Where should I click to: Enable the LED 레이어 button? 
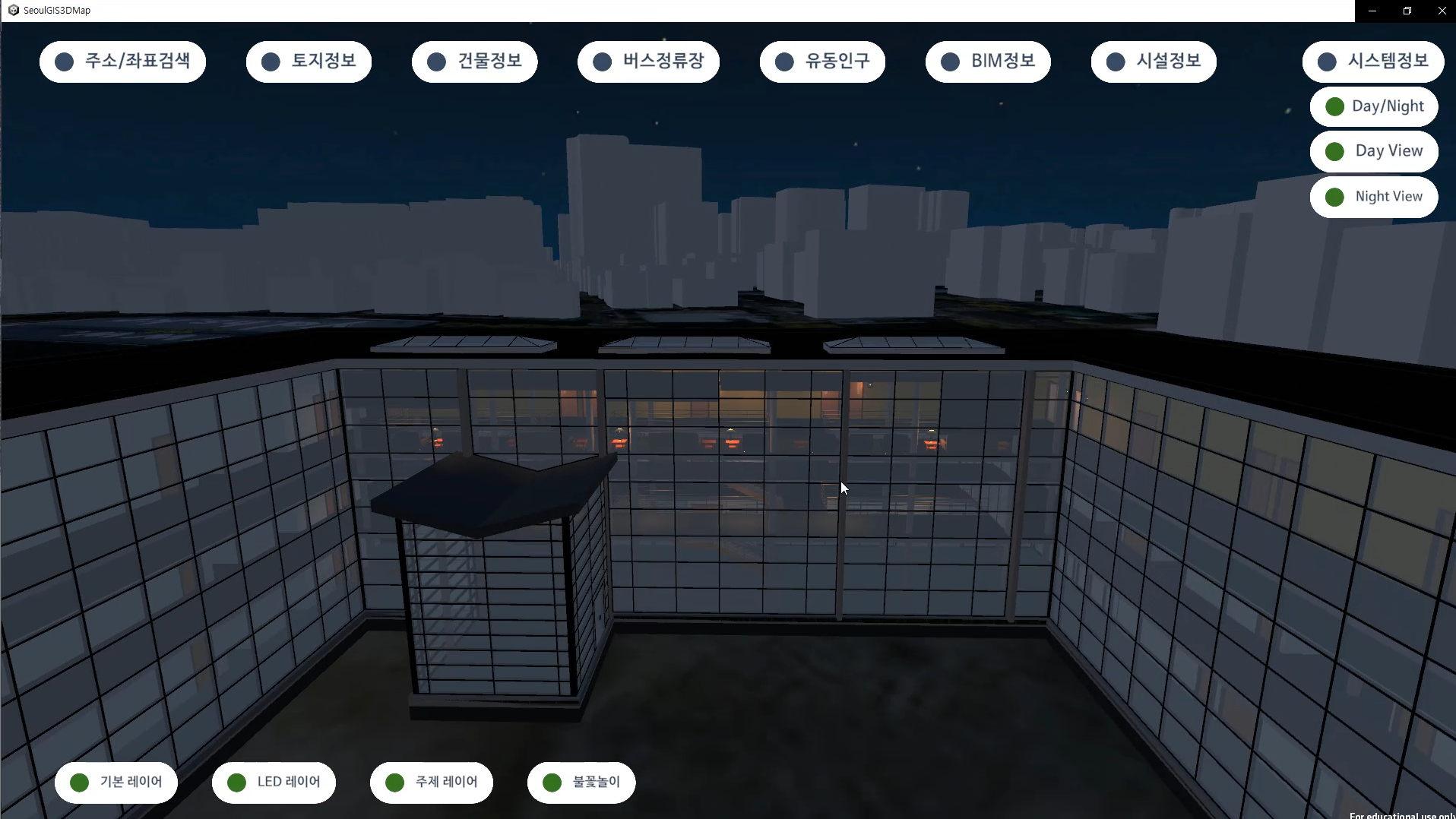coord(274,782)
